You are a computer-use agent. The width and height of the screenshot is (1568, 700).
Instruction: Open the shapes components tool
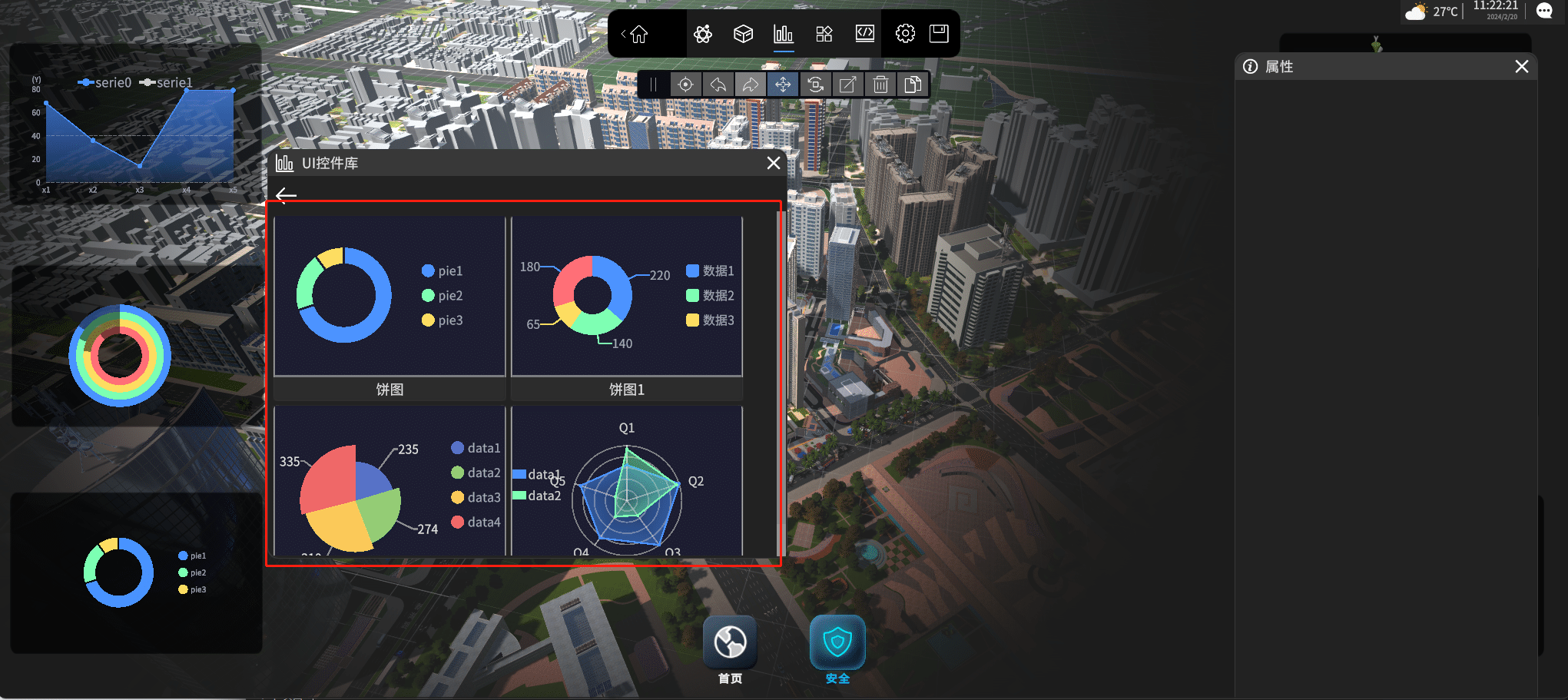pyautogui.click(x=824, y=34)
